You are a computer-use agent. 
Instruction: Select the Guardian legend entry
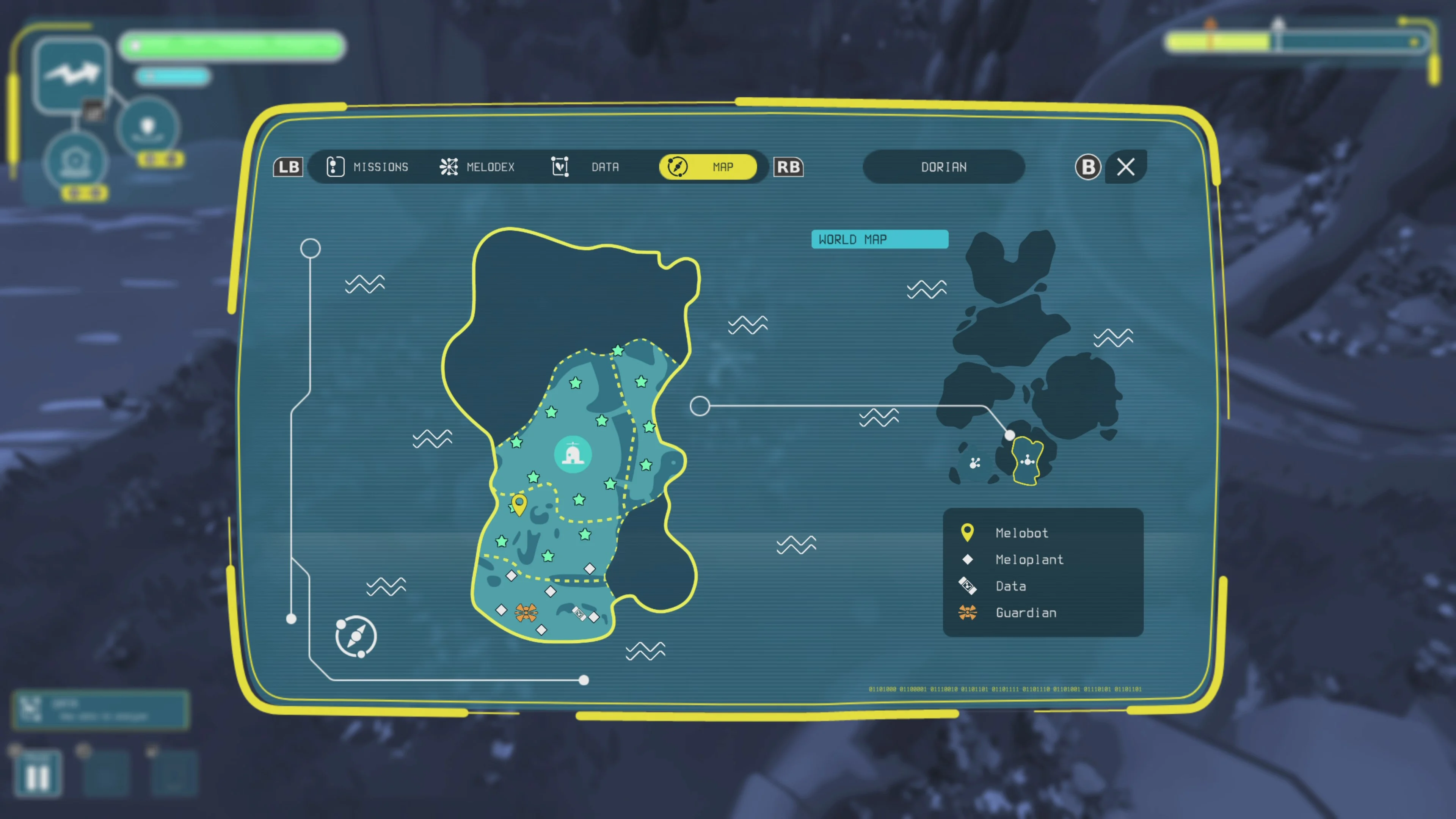[1025, 612]
